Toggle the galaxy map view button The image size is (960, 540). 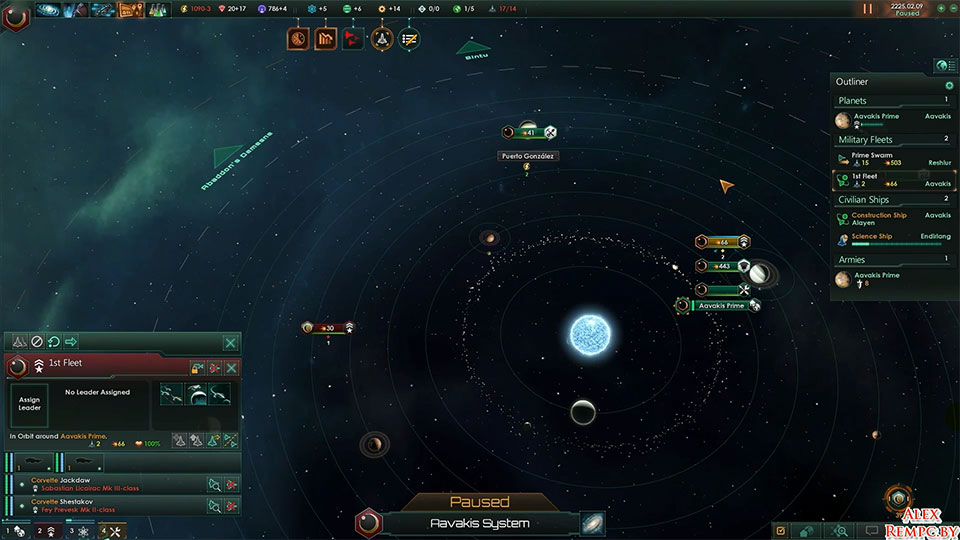pos(592,523)
